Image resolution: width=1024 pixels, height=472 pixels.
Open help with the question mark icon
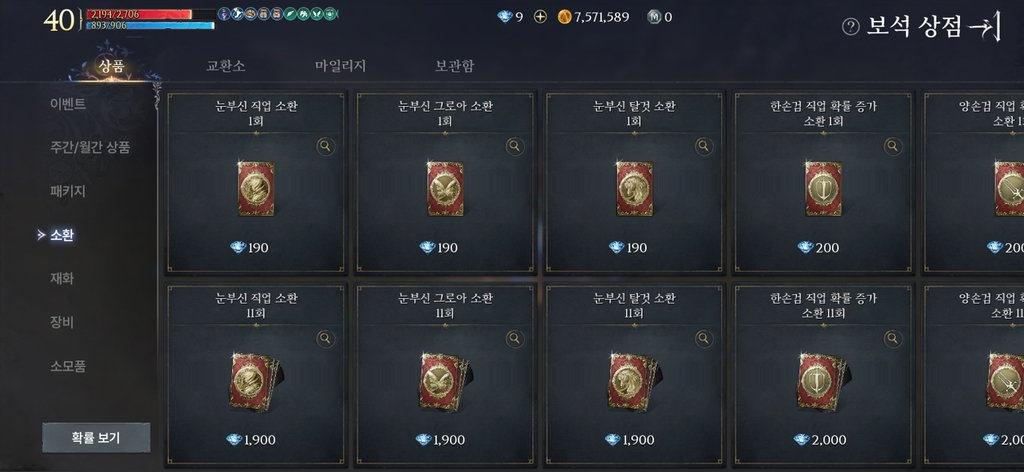pyautogui.click(x=851, y=27)
